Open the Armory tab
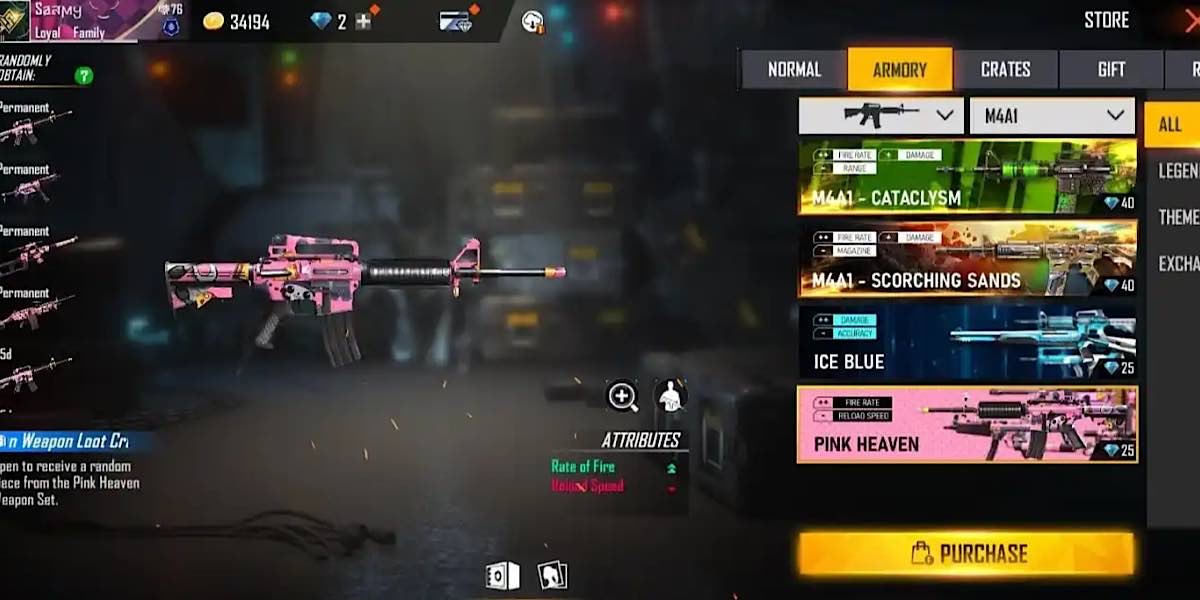This screenshot has width=1200, height=600. [x=899, y=70]
